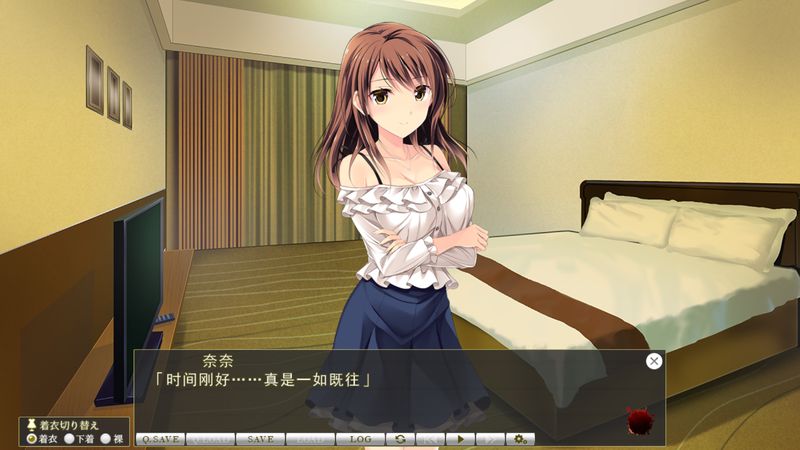Open settings with the gear icon
This screenshot has height=450, width=800.
click(x=520, y=439)
